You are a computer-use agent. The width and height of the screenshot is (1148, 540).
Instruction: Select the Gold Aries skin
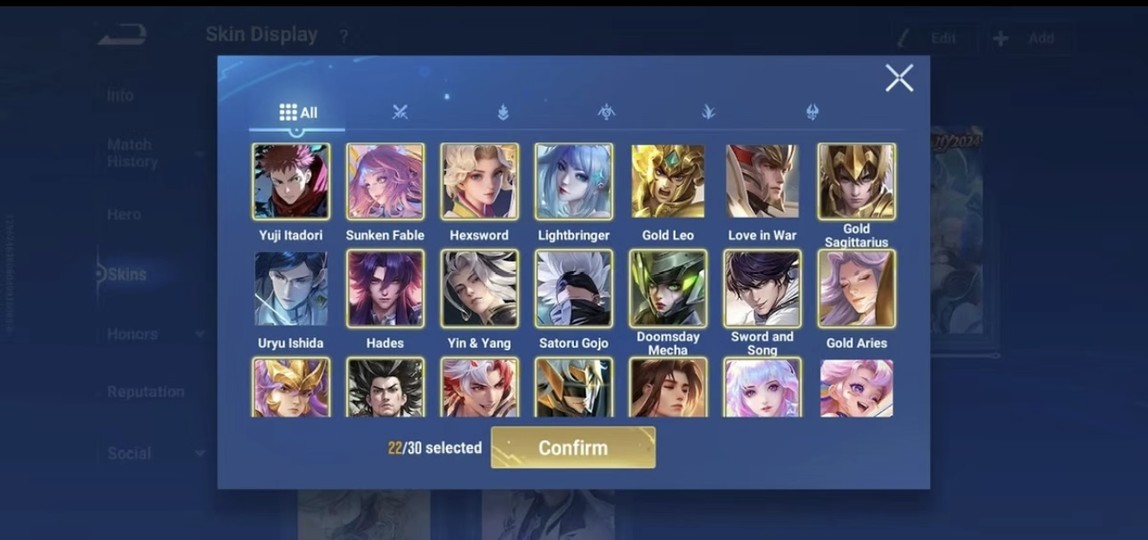click(x=856, y=289)
